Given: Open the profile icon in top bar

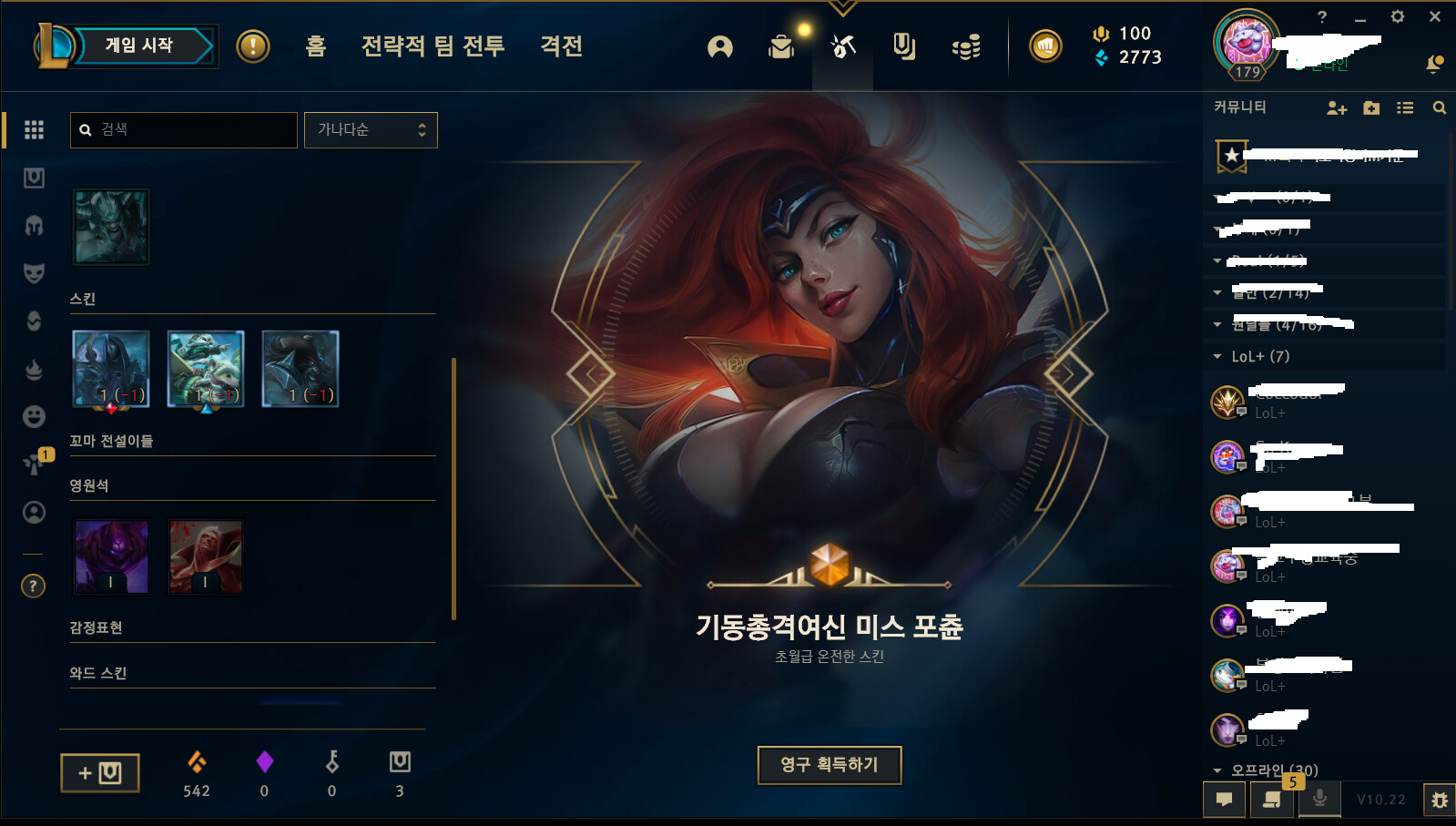Looking at the screenshot, I should click(719, 46).
